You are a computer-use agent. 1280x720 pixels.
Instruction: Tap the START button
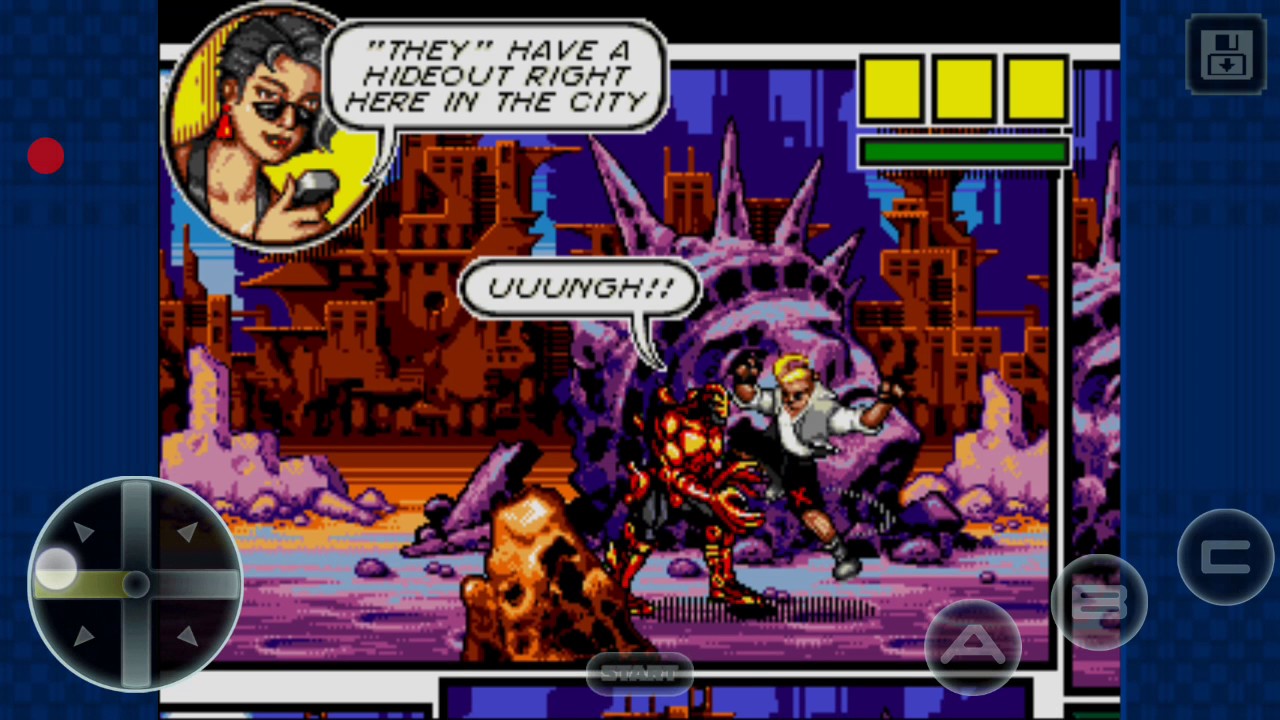tap(639, 674)
